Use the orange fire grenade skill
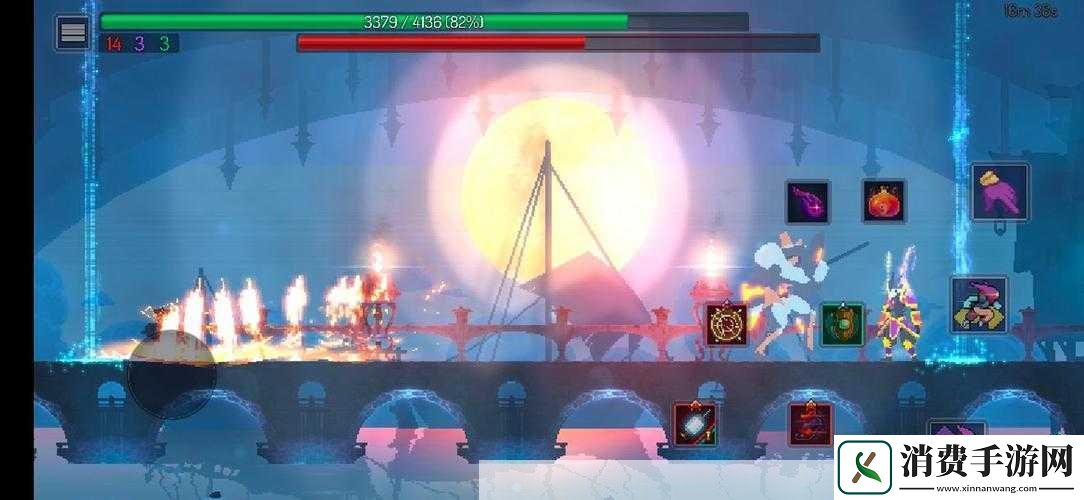 (884, 201)
